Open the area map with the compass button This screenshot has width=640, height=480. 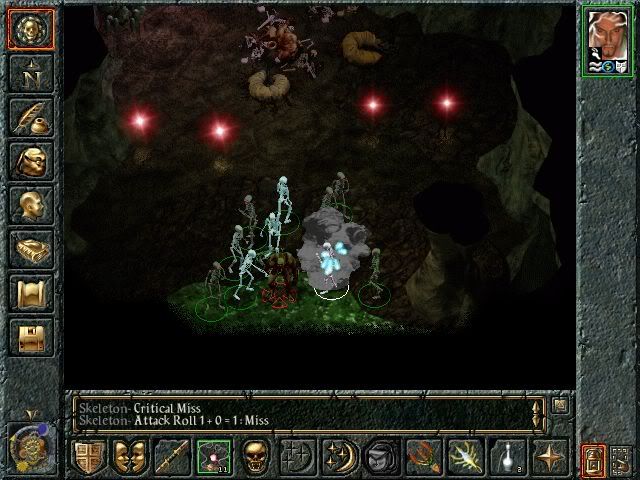click(x=31, y=74)
